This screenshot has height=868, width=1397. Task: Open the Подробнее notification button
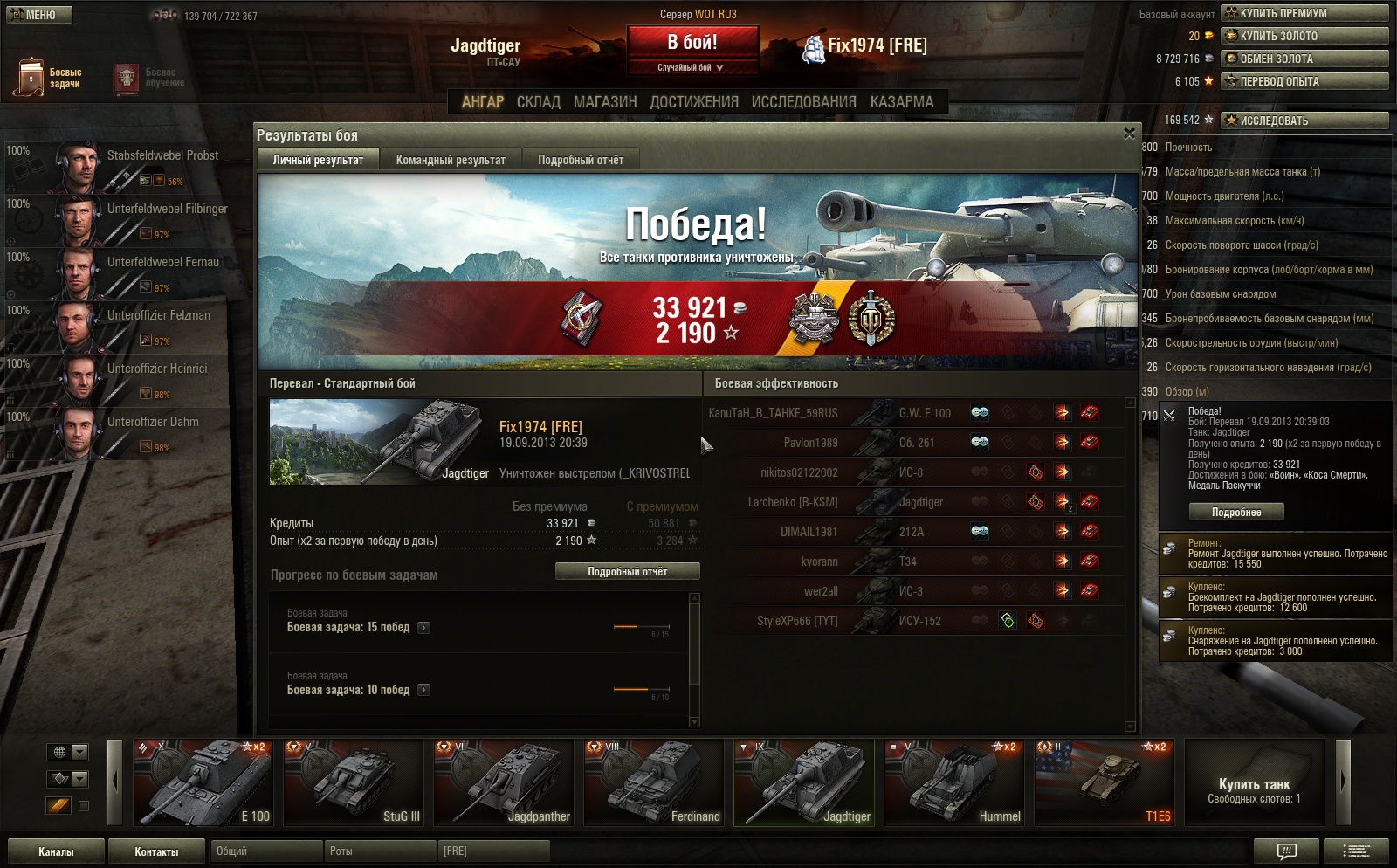click(x=1235, y=513)
